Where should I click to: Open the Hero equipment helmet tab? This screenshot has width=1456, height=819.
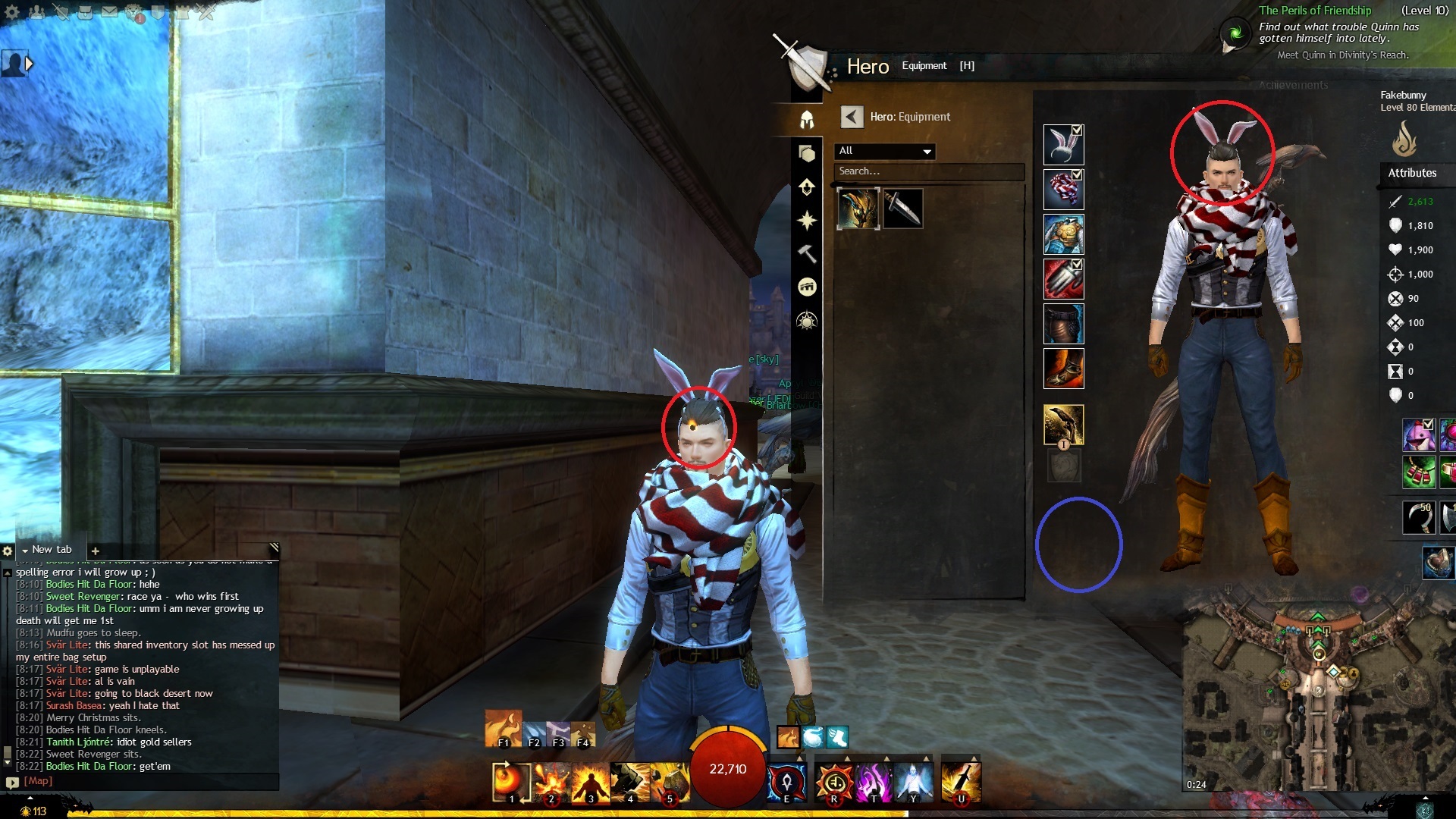pyautogui.click(x=806, y=120)
